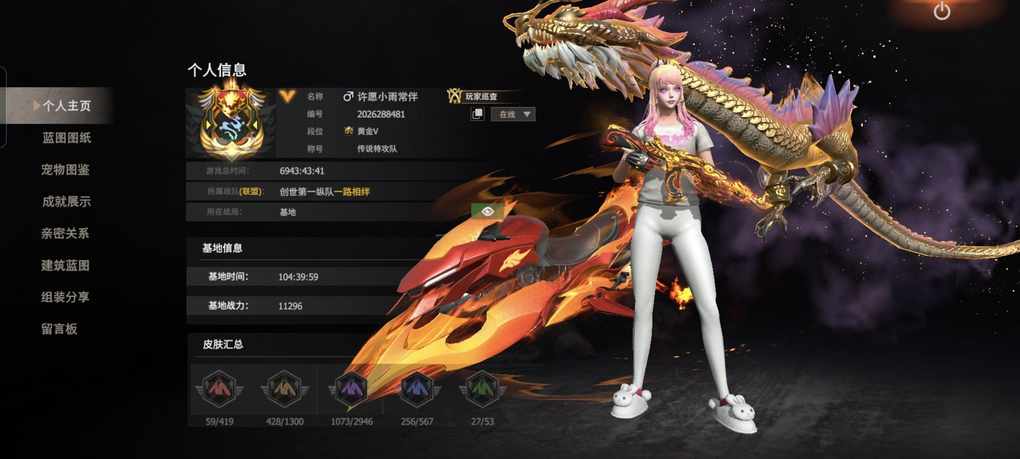Viewport: 1020px width, 459px height.
Task: Click the 玩家巡查 player patrol button
Action: [473, 96]
